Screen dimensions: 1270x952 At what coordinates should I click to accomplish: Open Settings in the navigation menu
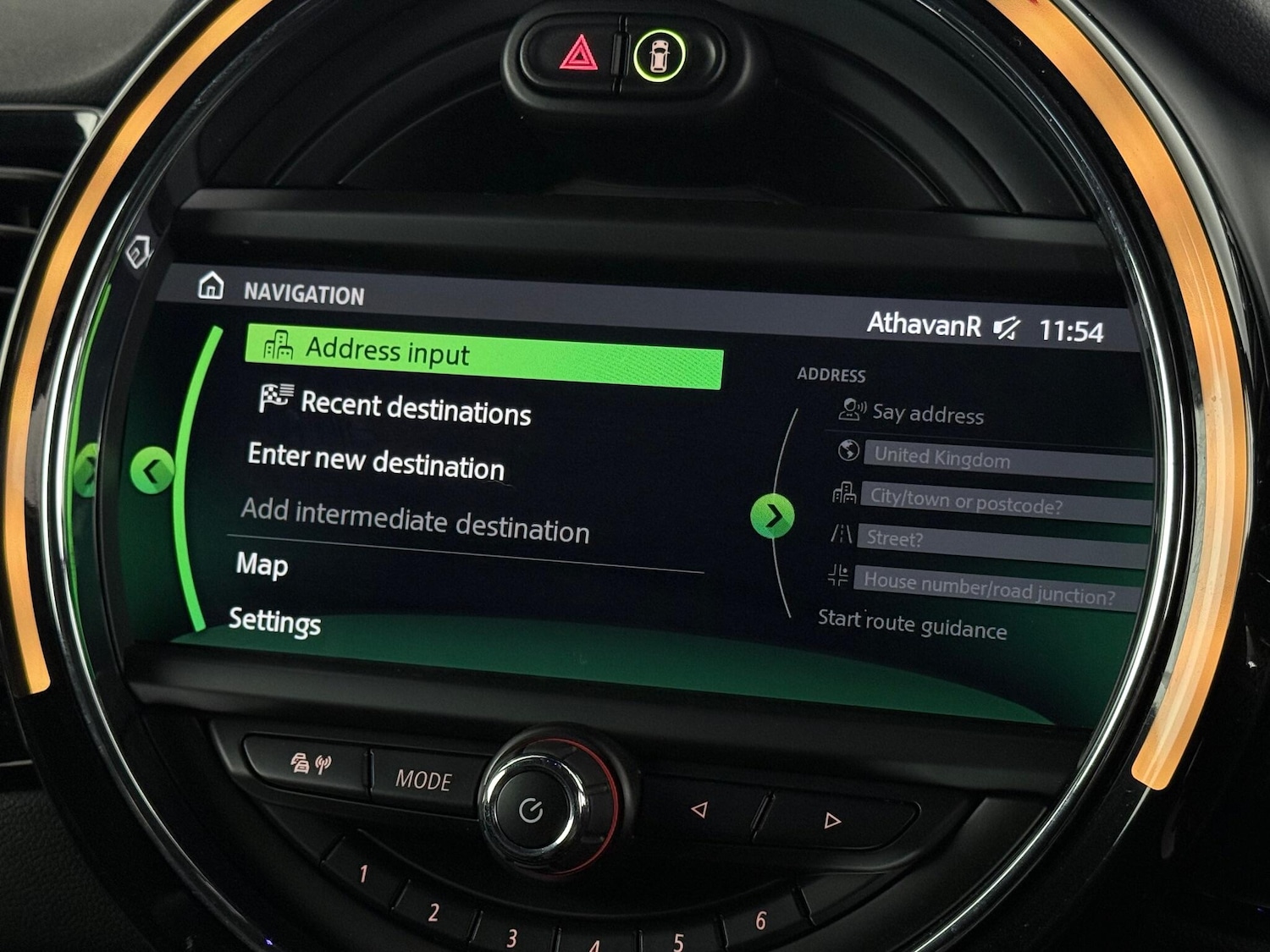(273, 624)
